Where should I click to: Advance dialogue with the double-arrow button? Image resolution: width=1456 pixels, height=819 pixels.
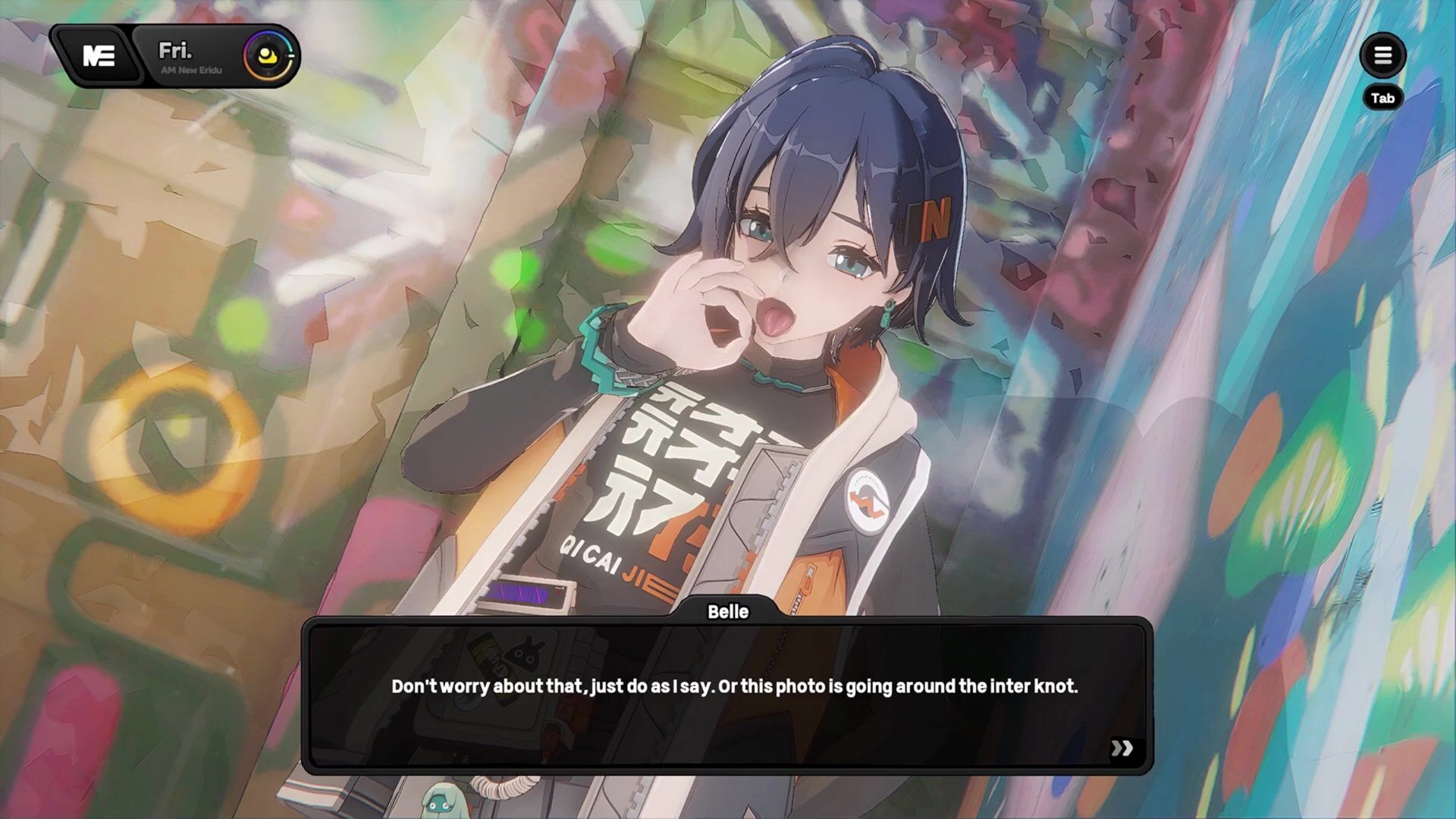(1122, 748)
